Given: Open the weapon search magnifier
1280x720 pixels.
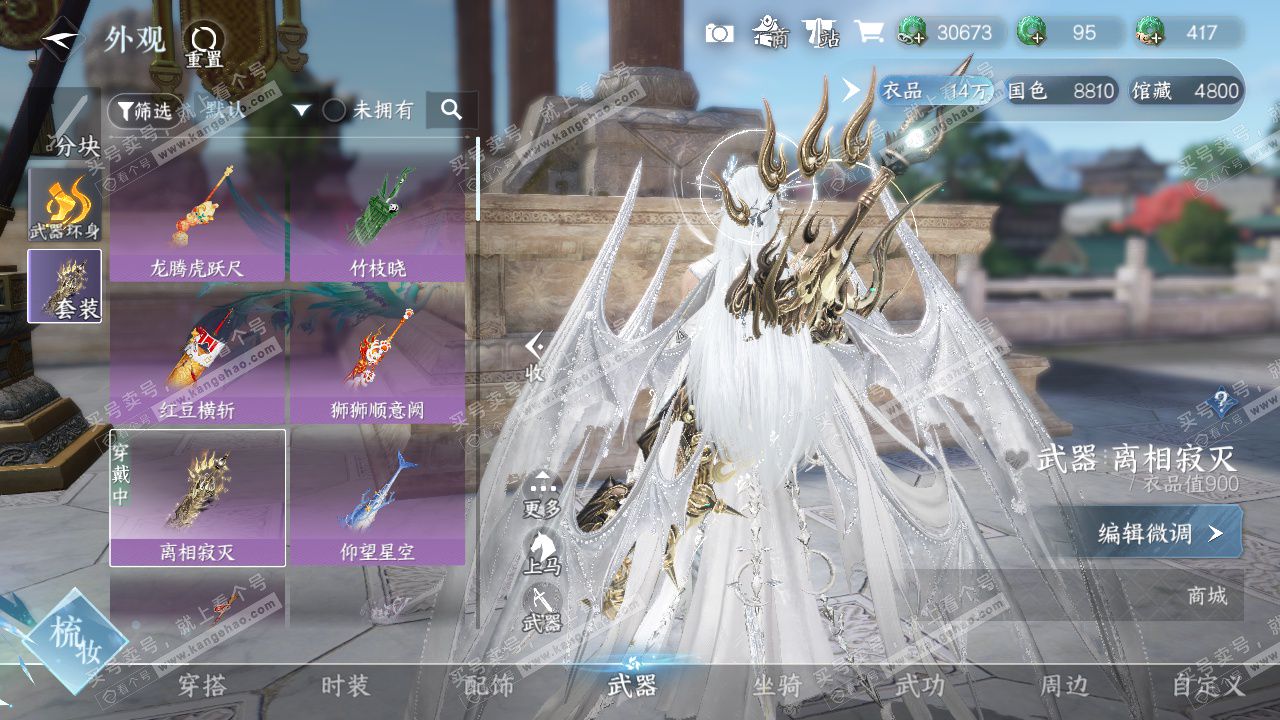Looking at the screenshot, I should tap(452, 110).
